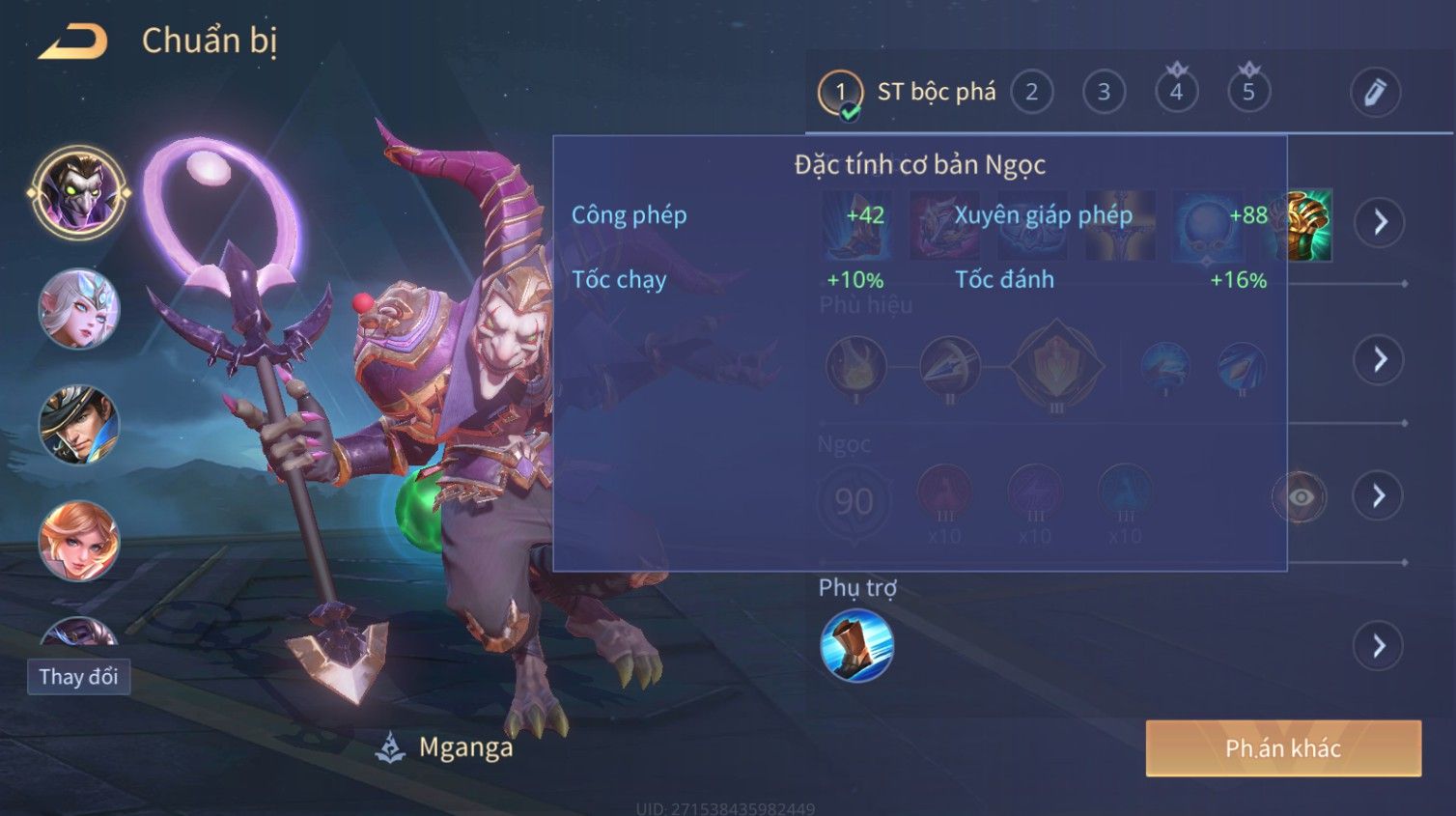Go back using the return arrow

[72, 42]
